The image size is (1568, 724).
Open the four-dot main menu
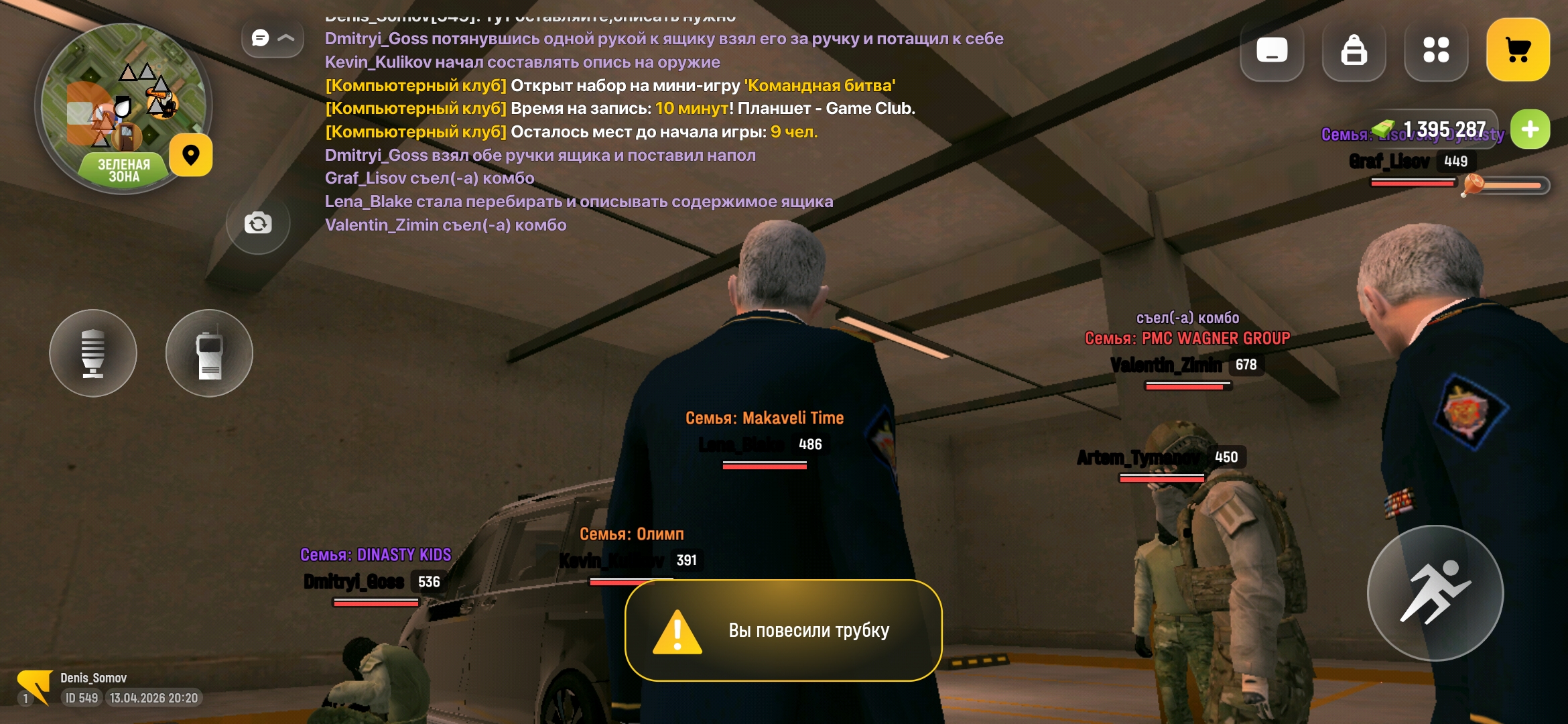click(x=1436, y=50)
